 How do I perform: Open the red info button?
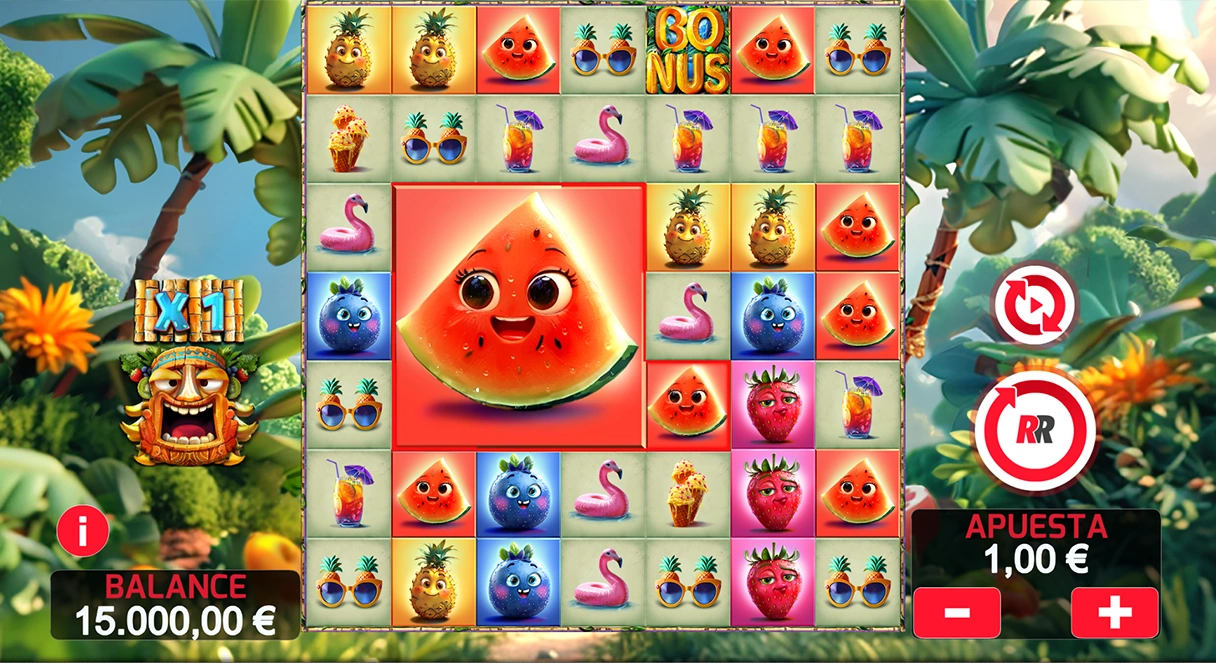tap(82, 531)
